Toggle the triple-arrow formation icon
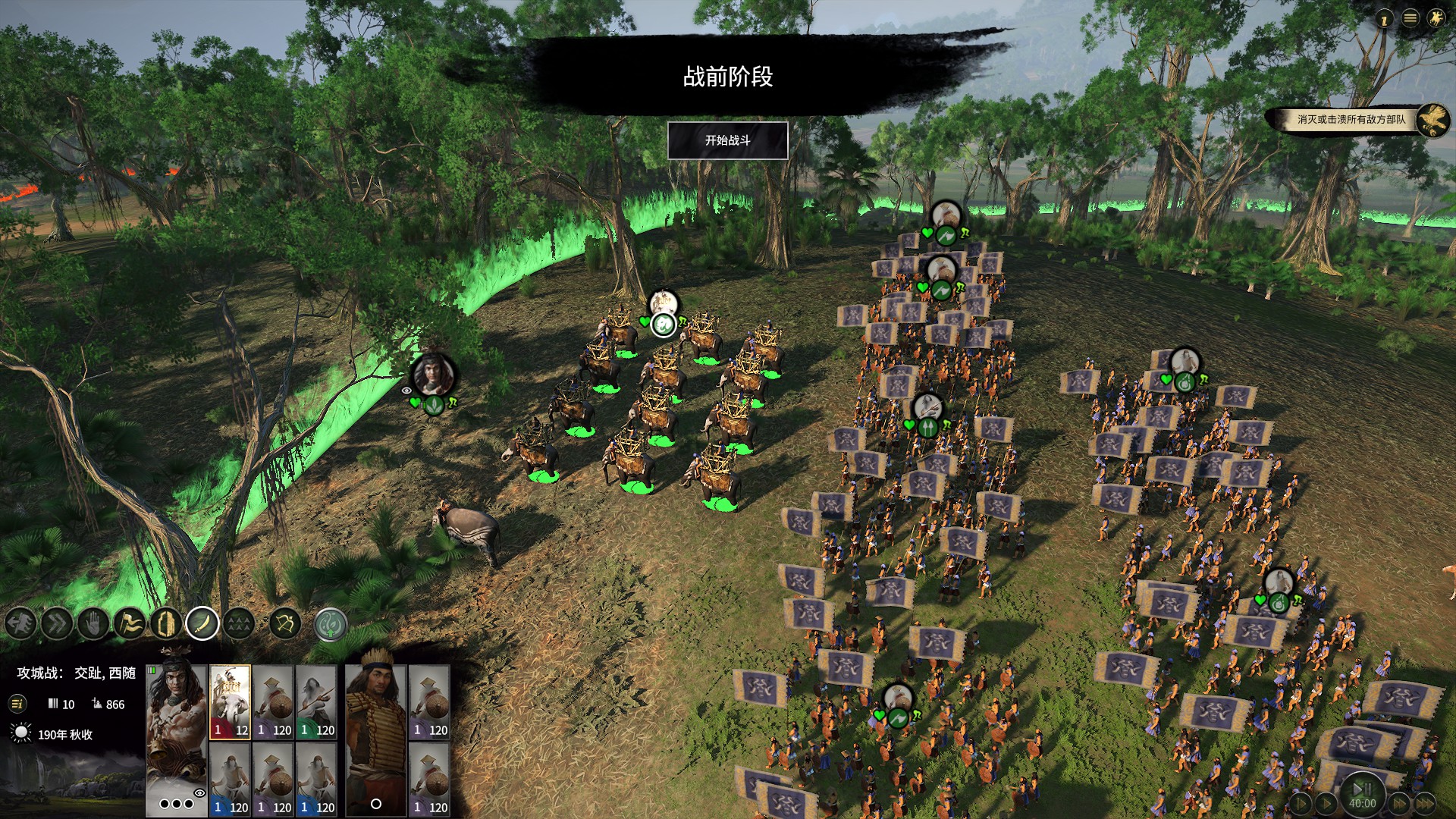1456x819 pixels. (239, 624)
